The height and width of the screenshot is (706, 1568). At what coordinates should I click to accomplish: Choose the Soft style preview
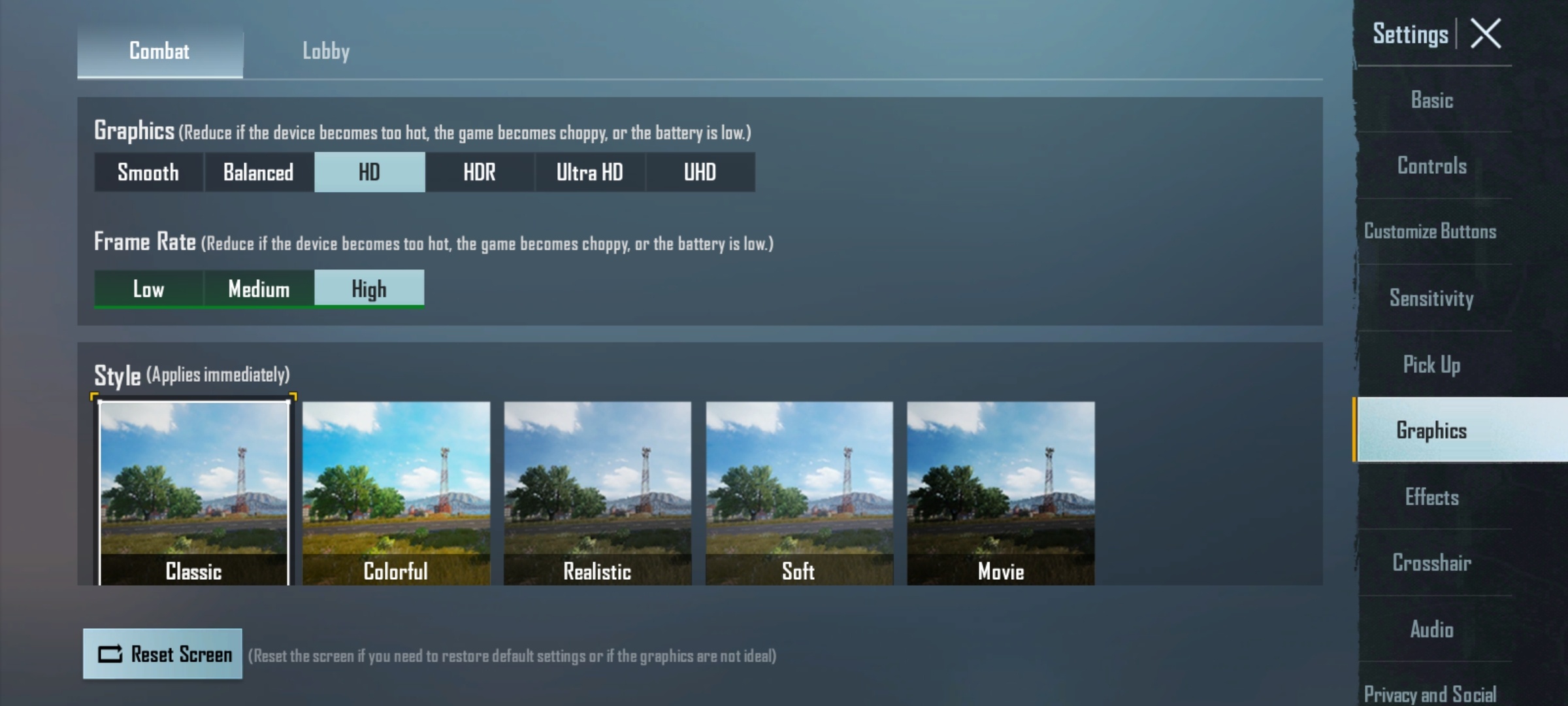coord(799,493)
